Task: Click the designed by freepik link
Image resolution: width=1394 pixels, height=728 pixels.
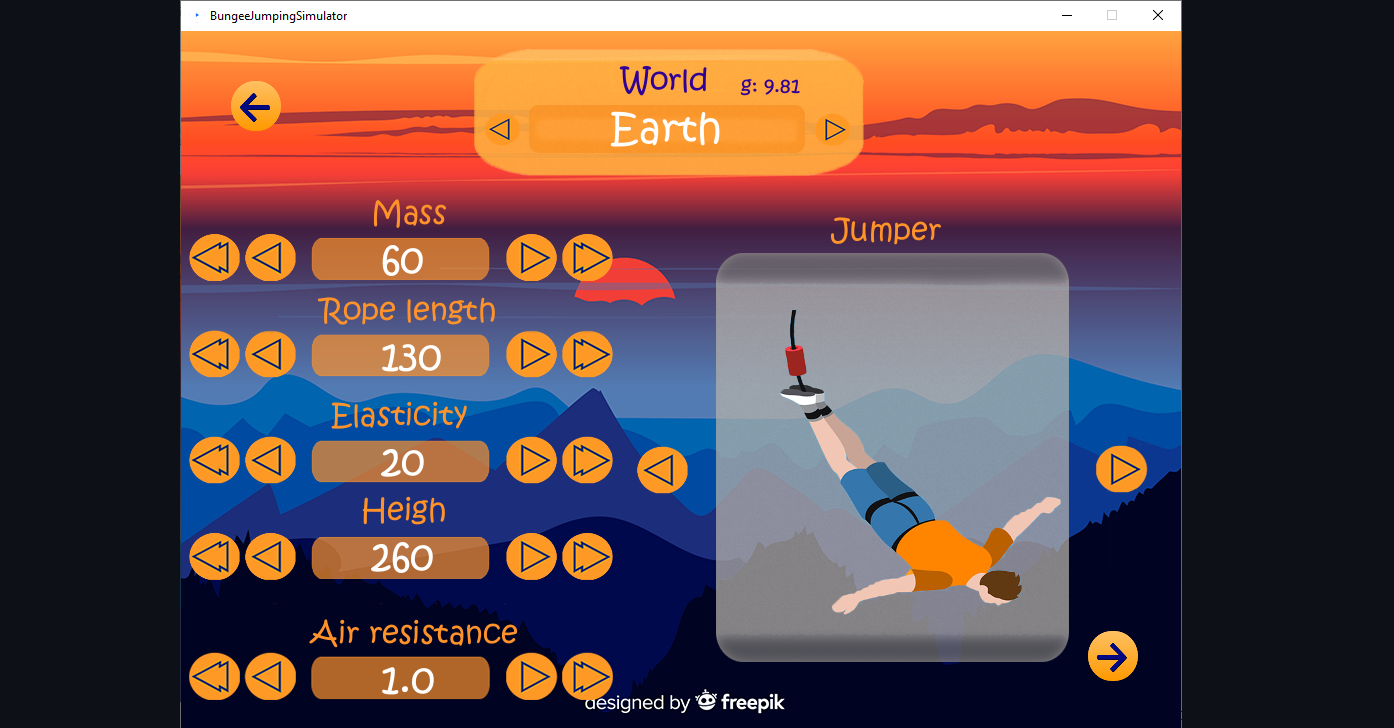Action: coord(686,702)
